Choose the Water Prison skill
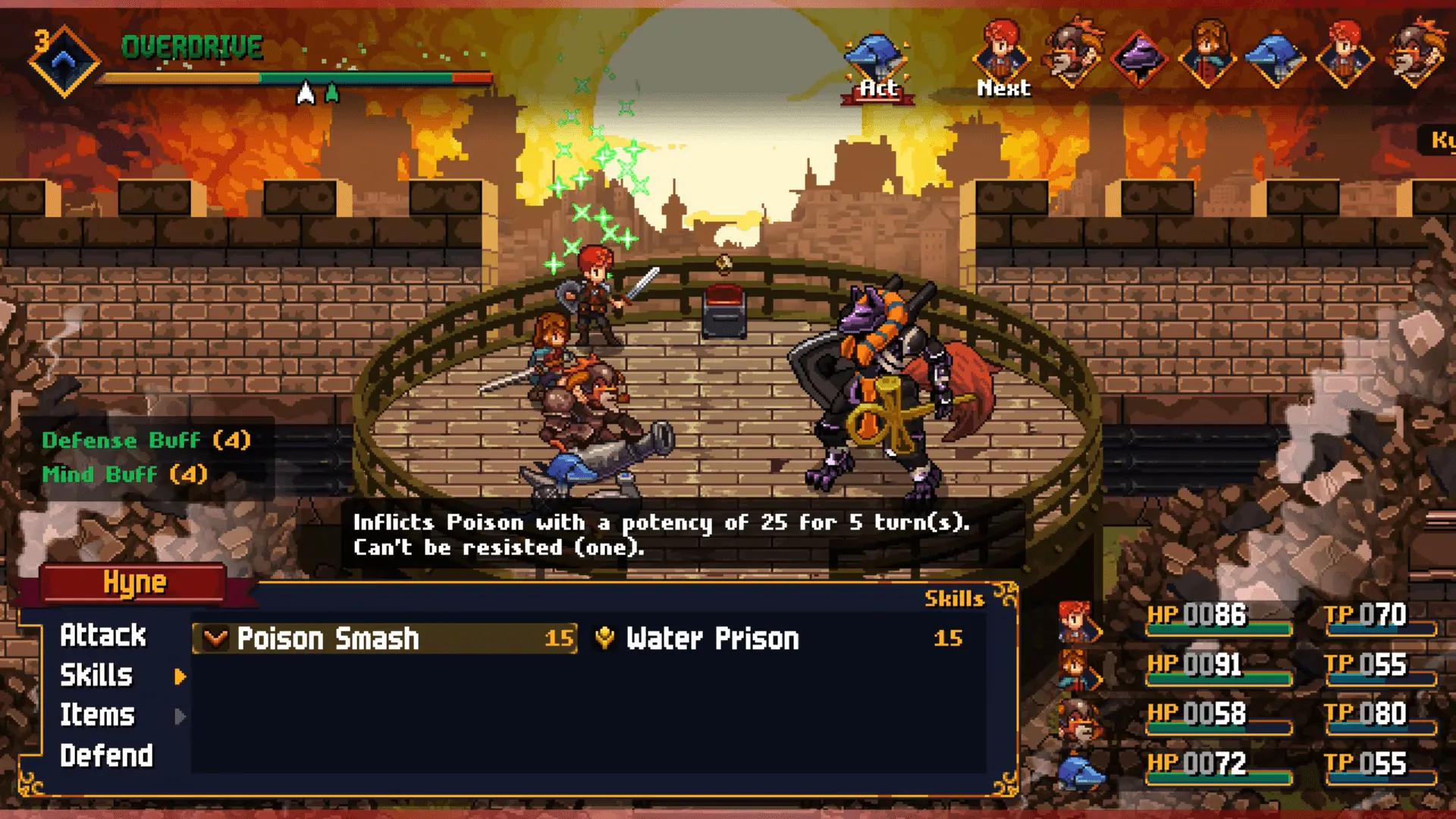The width and height of the screenshot is (1456, 819). 781,639
